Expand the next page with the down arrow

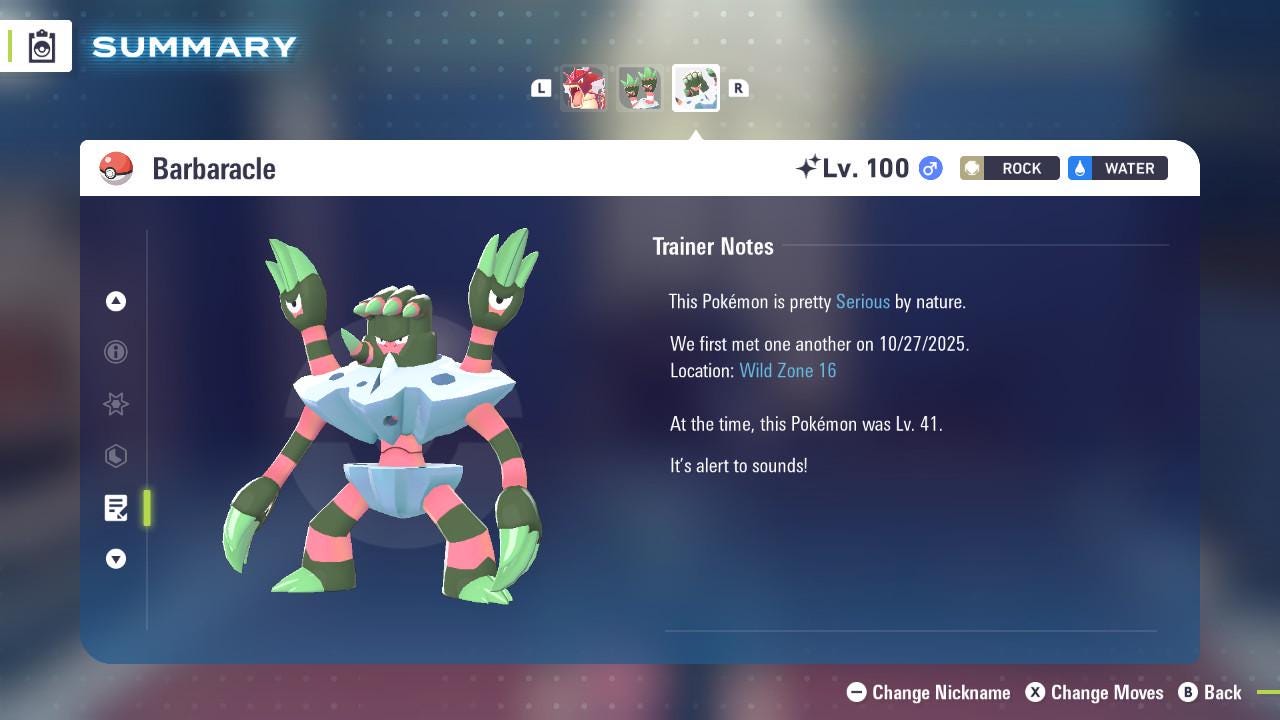click(x=116, y=559)
